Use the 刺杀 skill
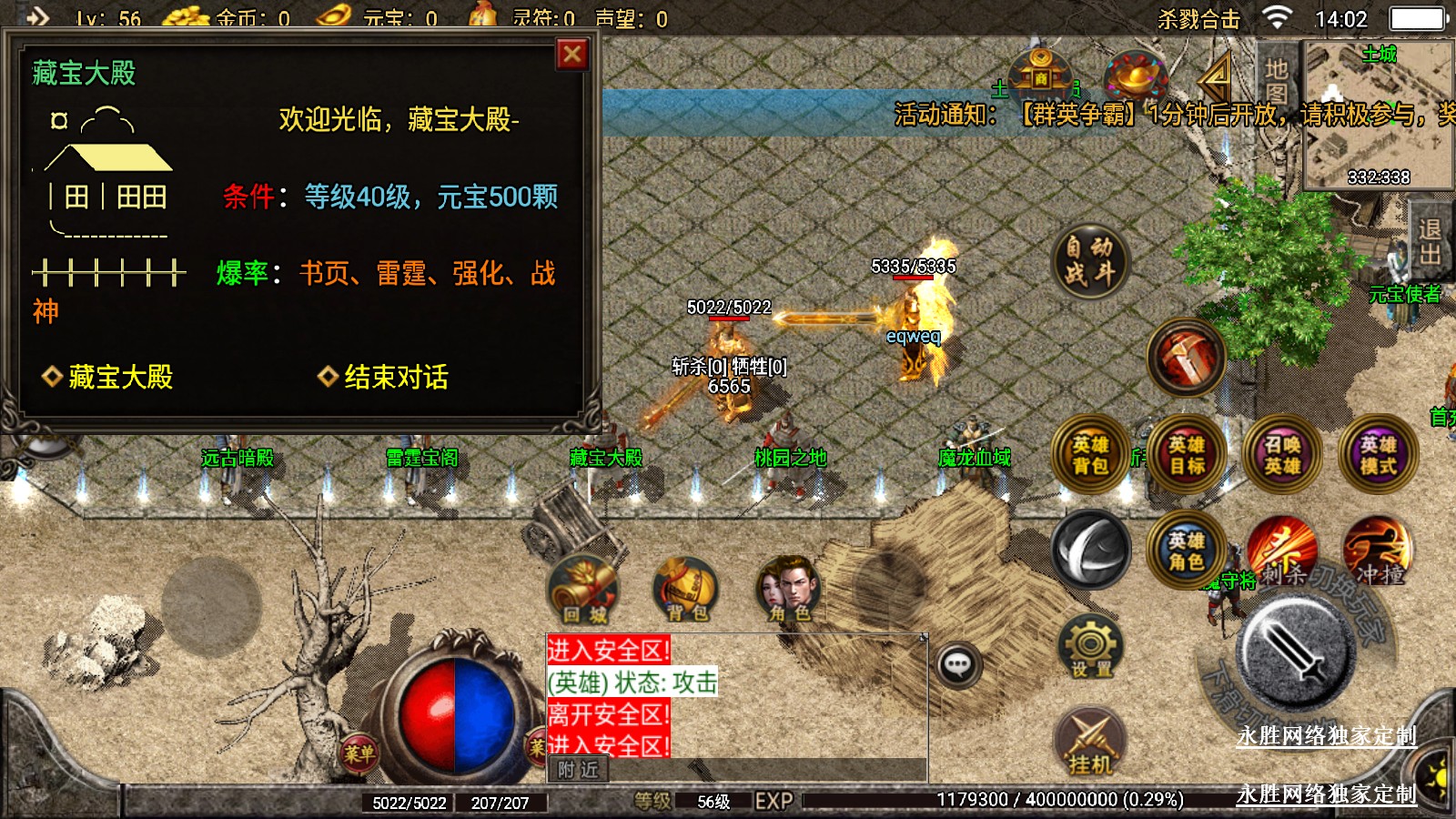The height and width of the screenshot is (819, 1456). click(x=1282, y=551)
